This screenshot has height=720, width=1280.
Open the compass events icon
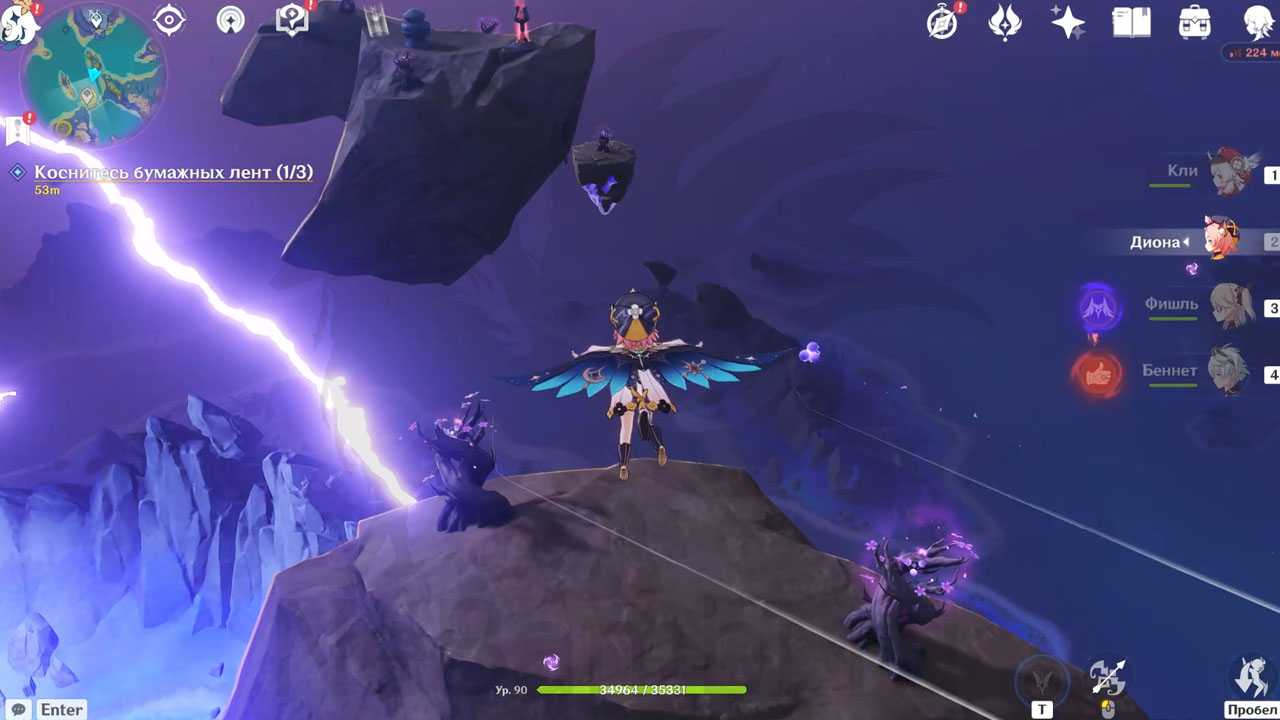click(x=943, y=22)
